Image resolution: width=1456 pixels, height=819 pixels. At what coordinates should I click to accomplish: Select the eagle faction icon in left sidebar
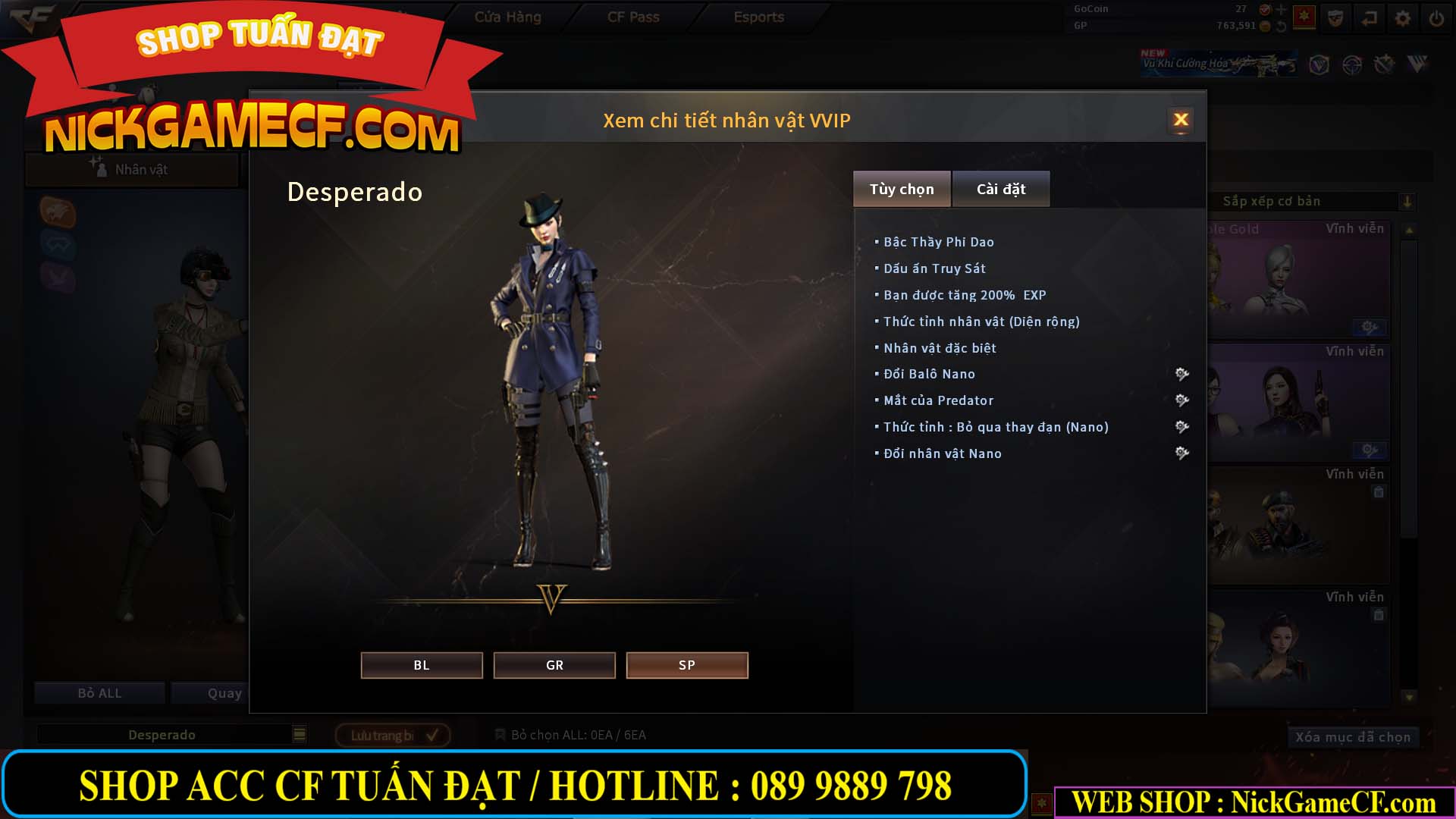click(x=57, y=213)
